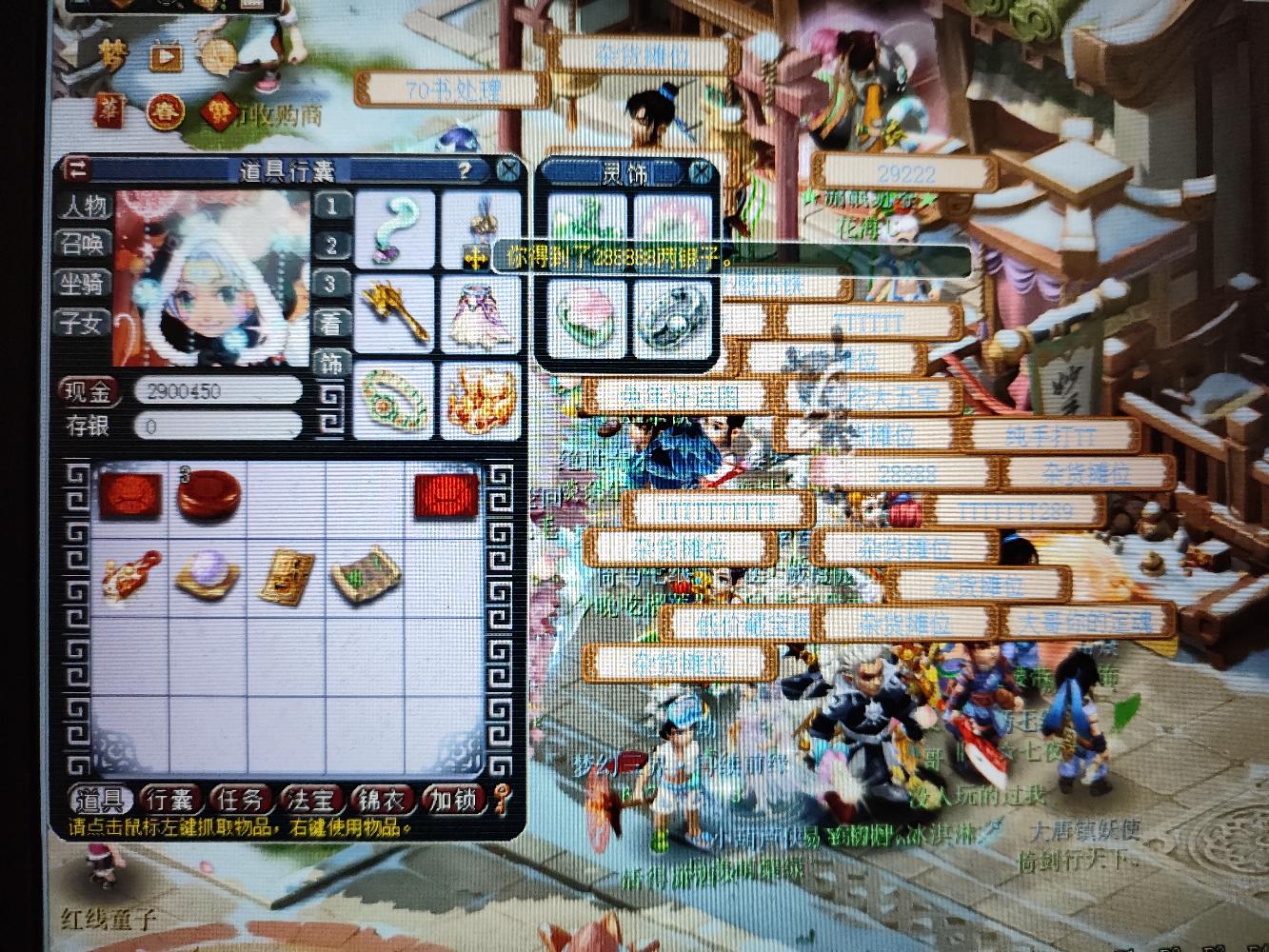Click the round red cushion stack of 3
The width and height of the screenshot is (1269, 952).
pyautogui.click(x=208, y=495)
